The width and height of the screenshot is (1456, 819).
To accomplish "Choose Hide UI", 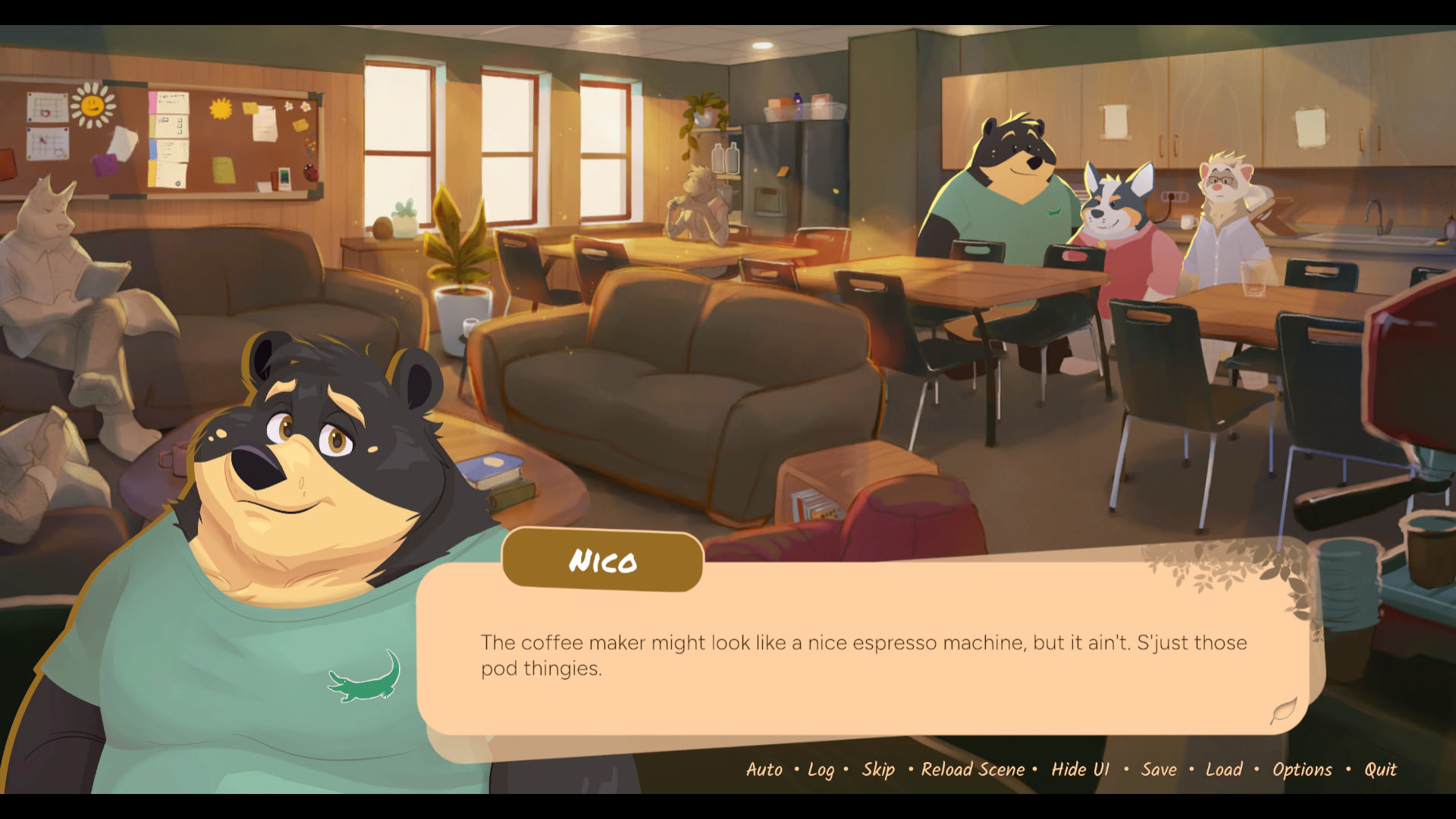I will click(1080, 770).
